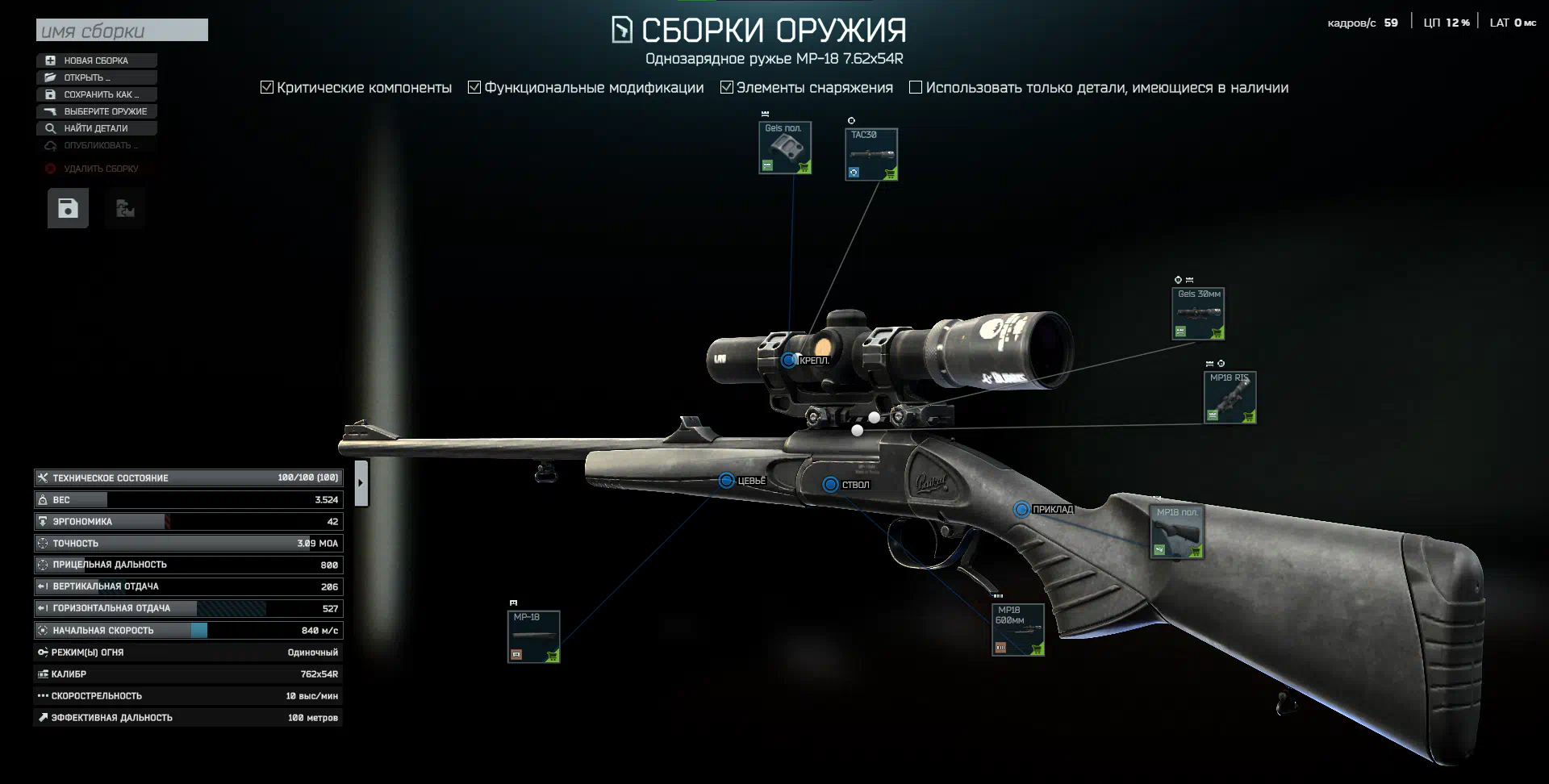Select the Geis 30mm mount slot

1198,314
